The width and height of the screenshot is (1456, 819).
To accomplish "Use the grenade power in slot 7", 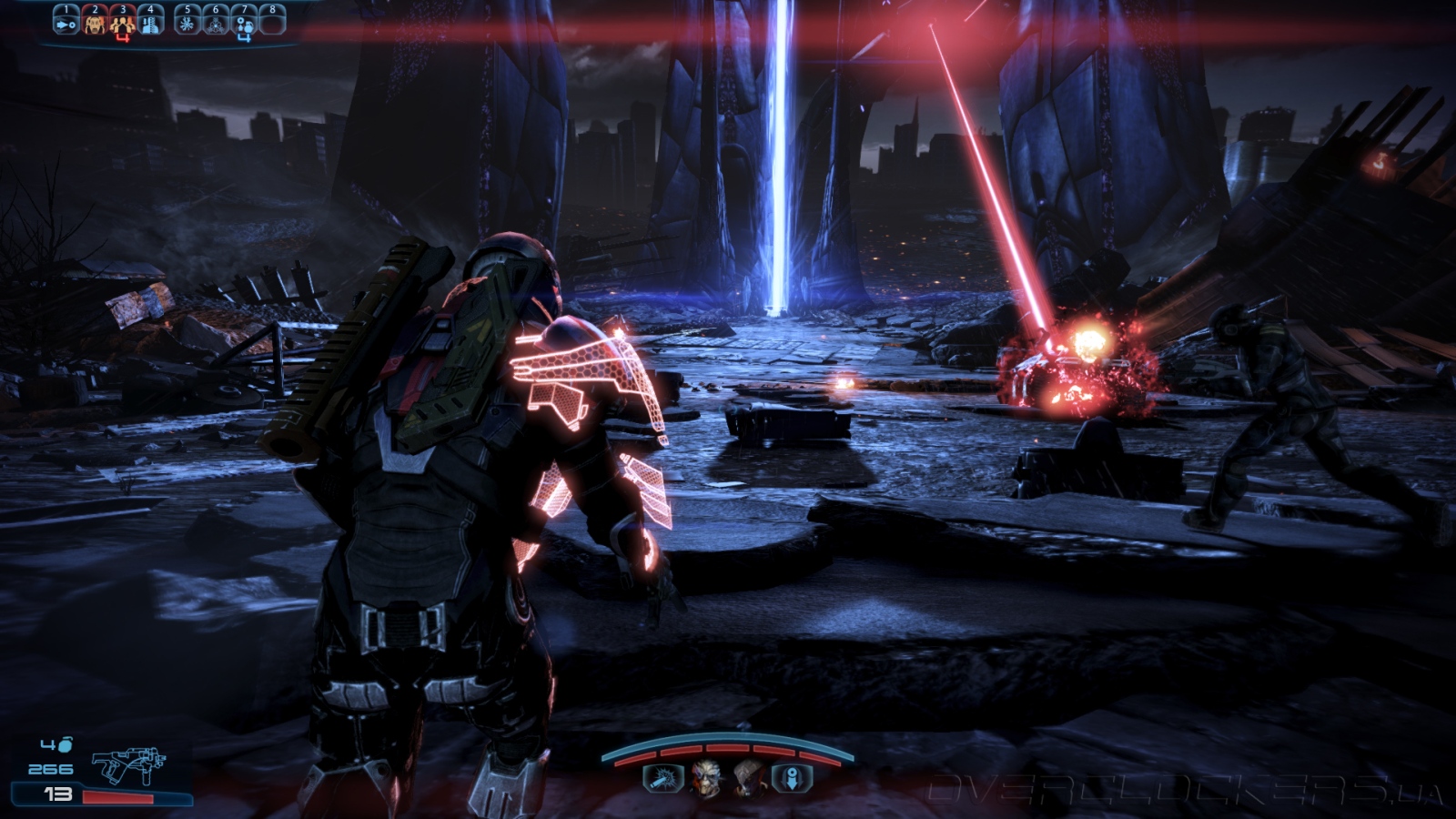I will pyautogui.click(x=244, y=23).
